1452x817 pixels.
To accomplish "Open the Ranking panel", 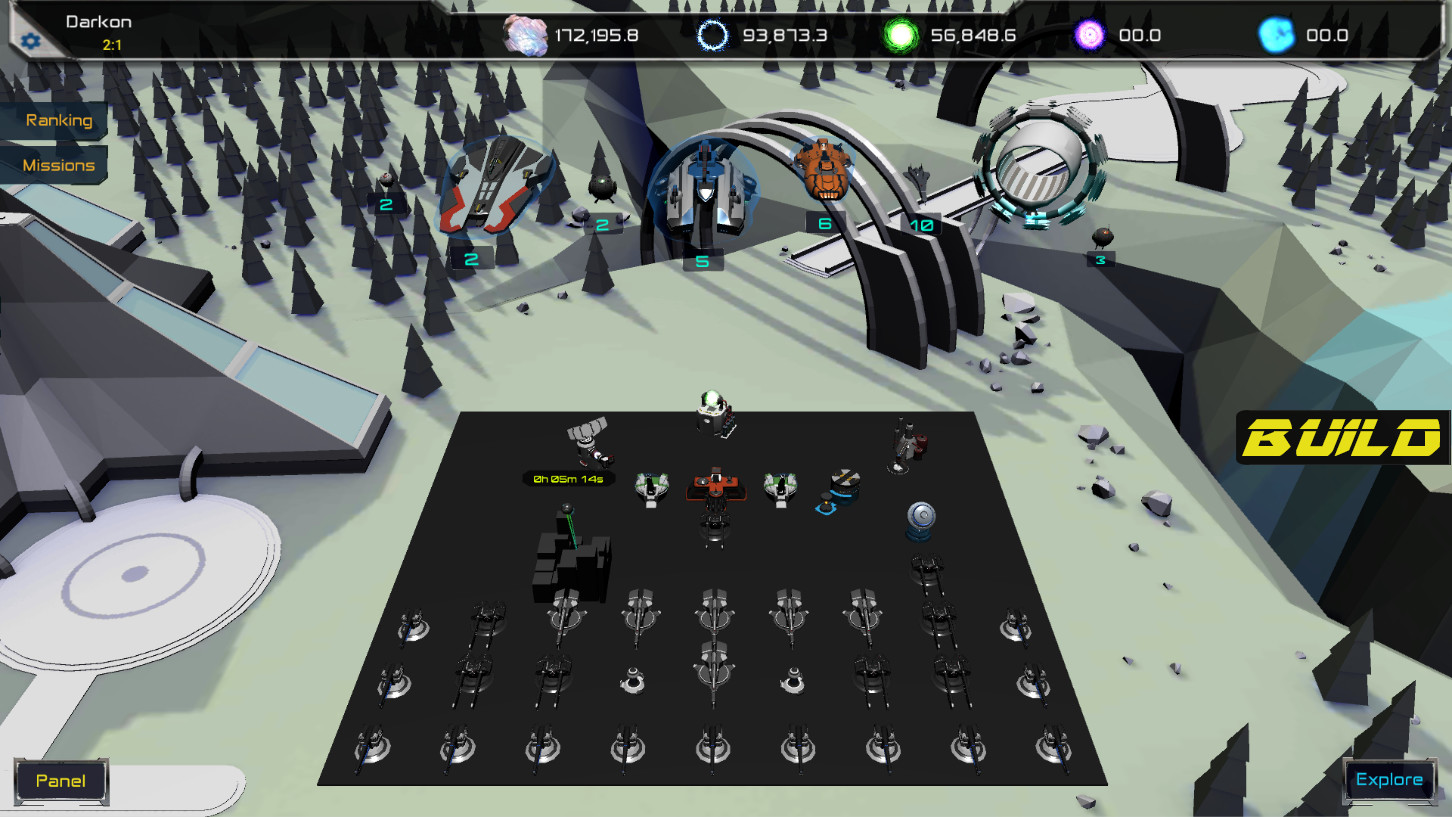I will (x=58, y=119).
